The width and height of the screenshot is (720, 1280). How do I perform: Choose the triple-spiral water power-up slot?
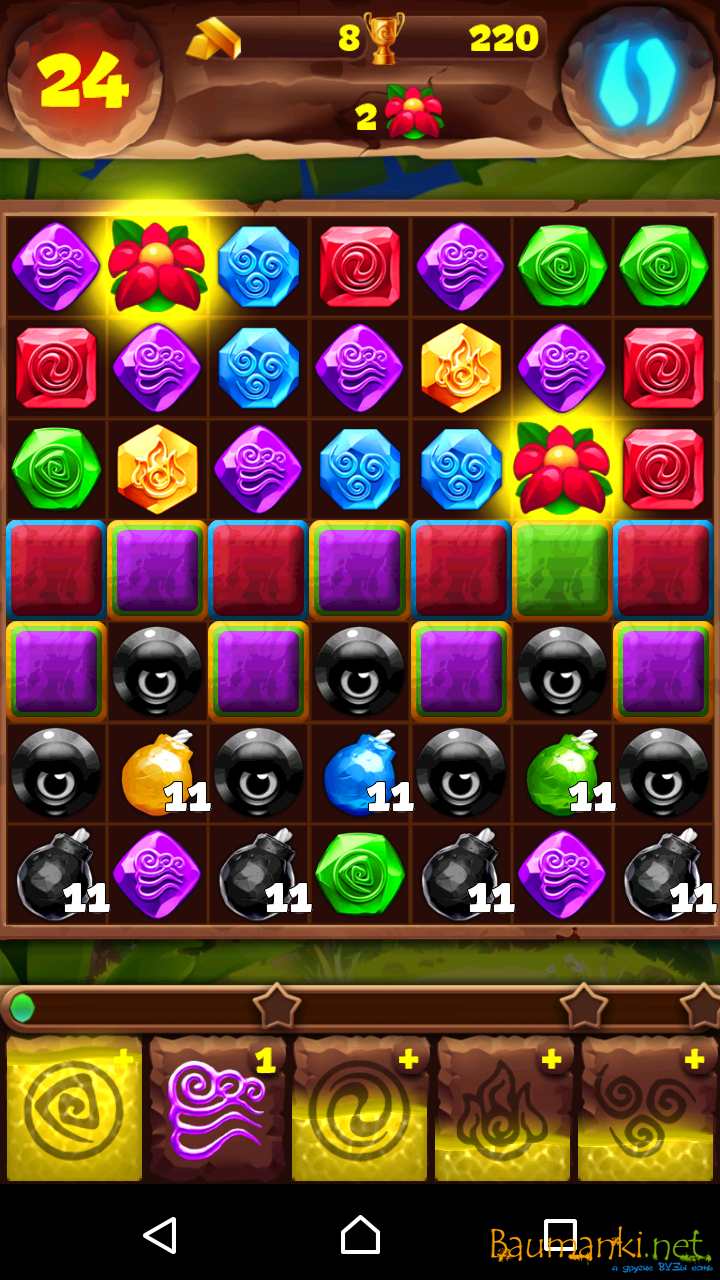(x=647, y=1108)
